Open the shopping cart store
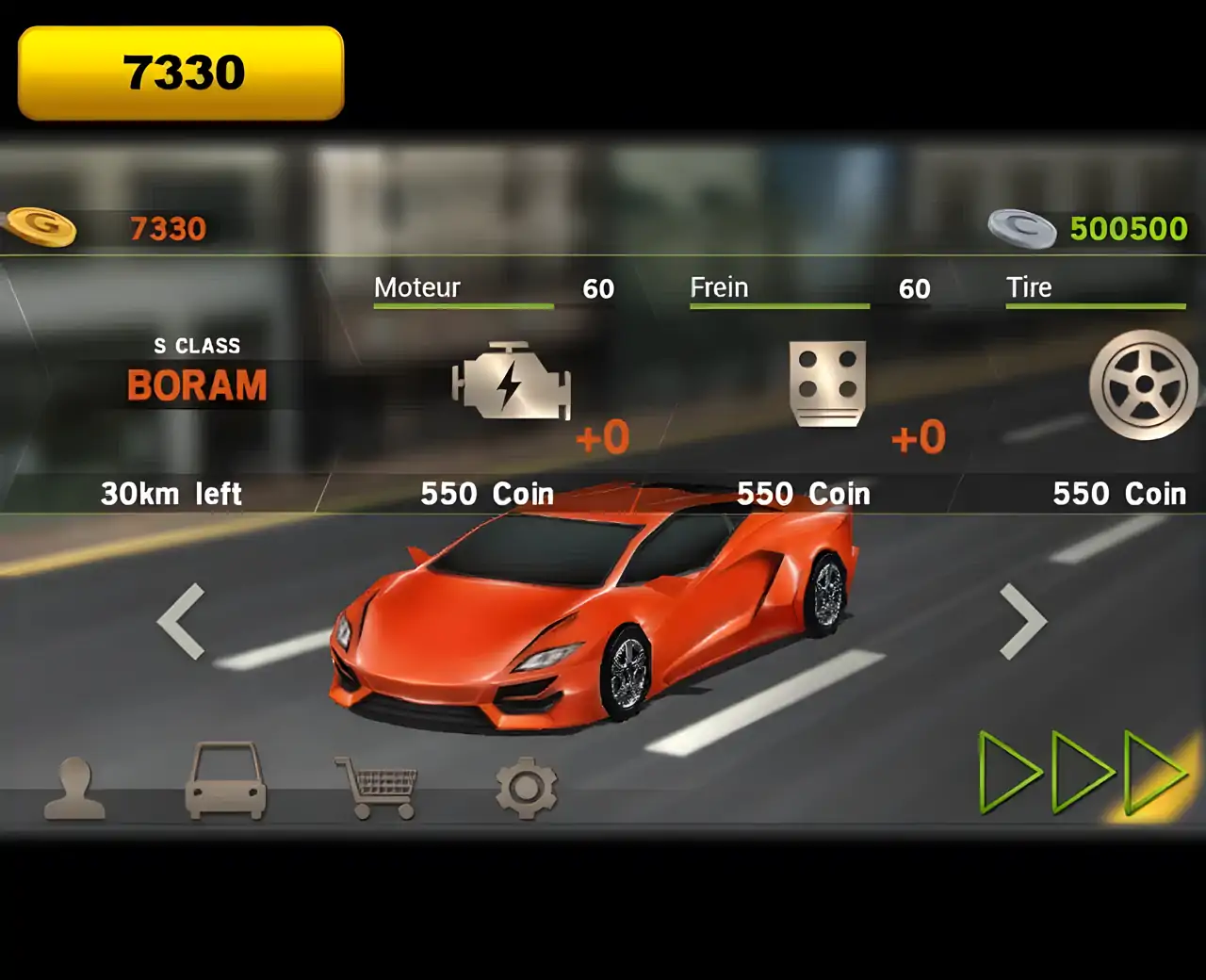 coord(377,788)
